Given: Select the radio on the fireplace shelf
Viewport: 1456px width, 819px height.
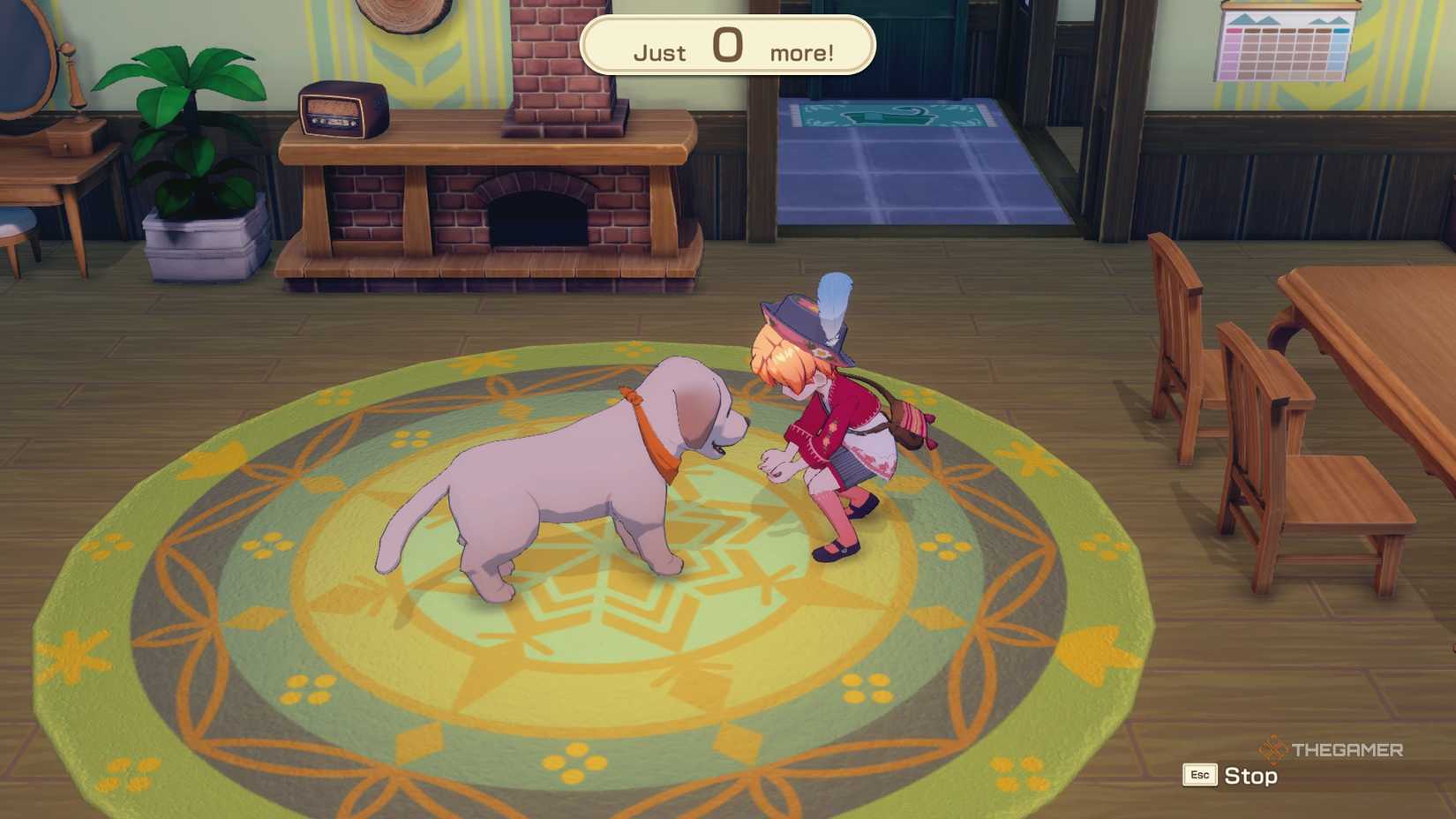Looking at the screenshot, I should (340, 110).
